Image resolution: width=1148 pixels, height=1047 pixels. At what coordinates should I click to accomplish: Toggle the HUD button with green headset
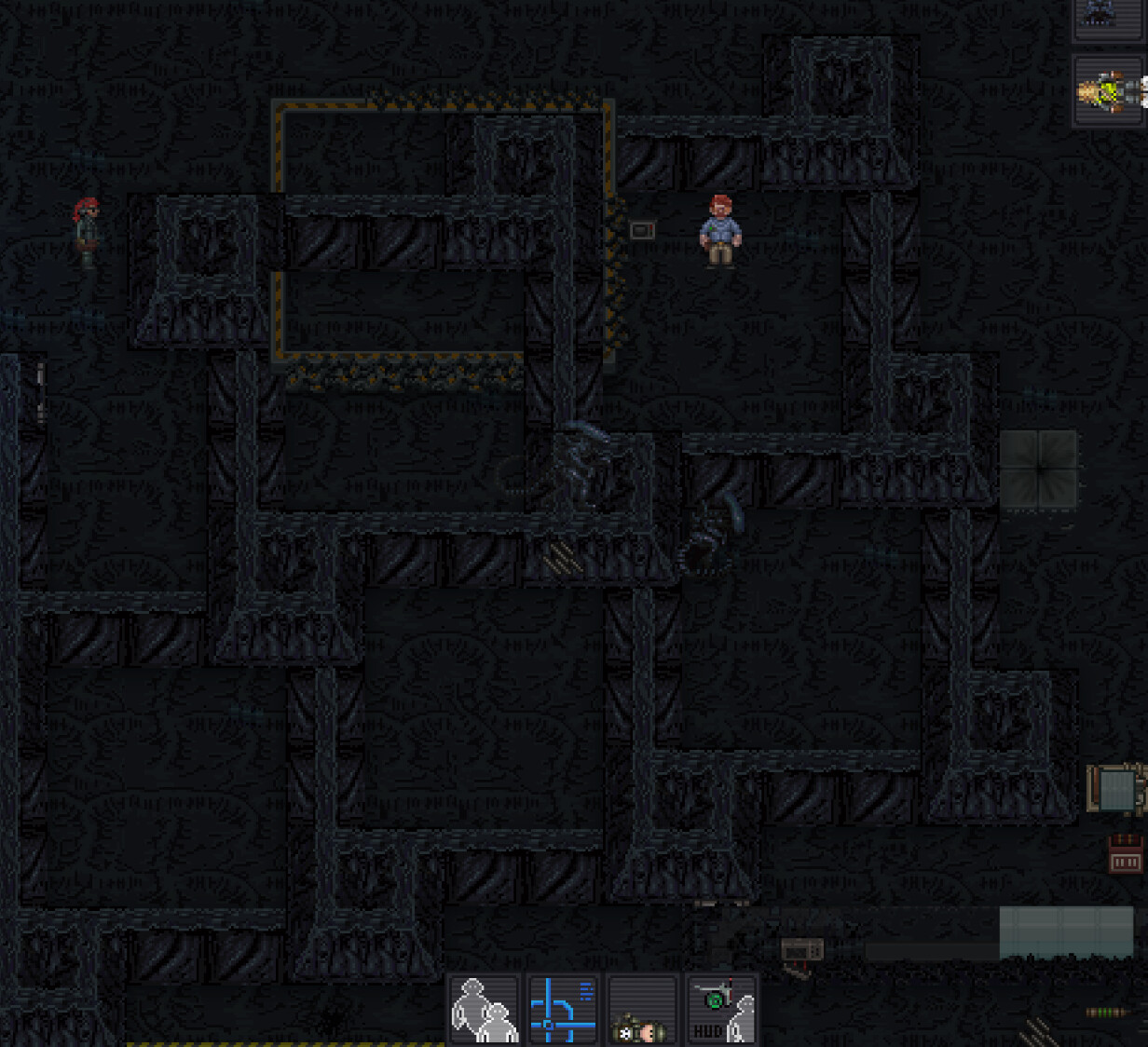(x=721, y=1010)
